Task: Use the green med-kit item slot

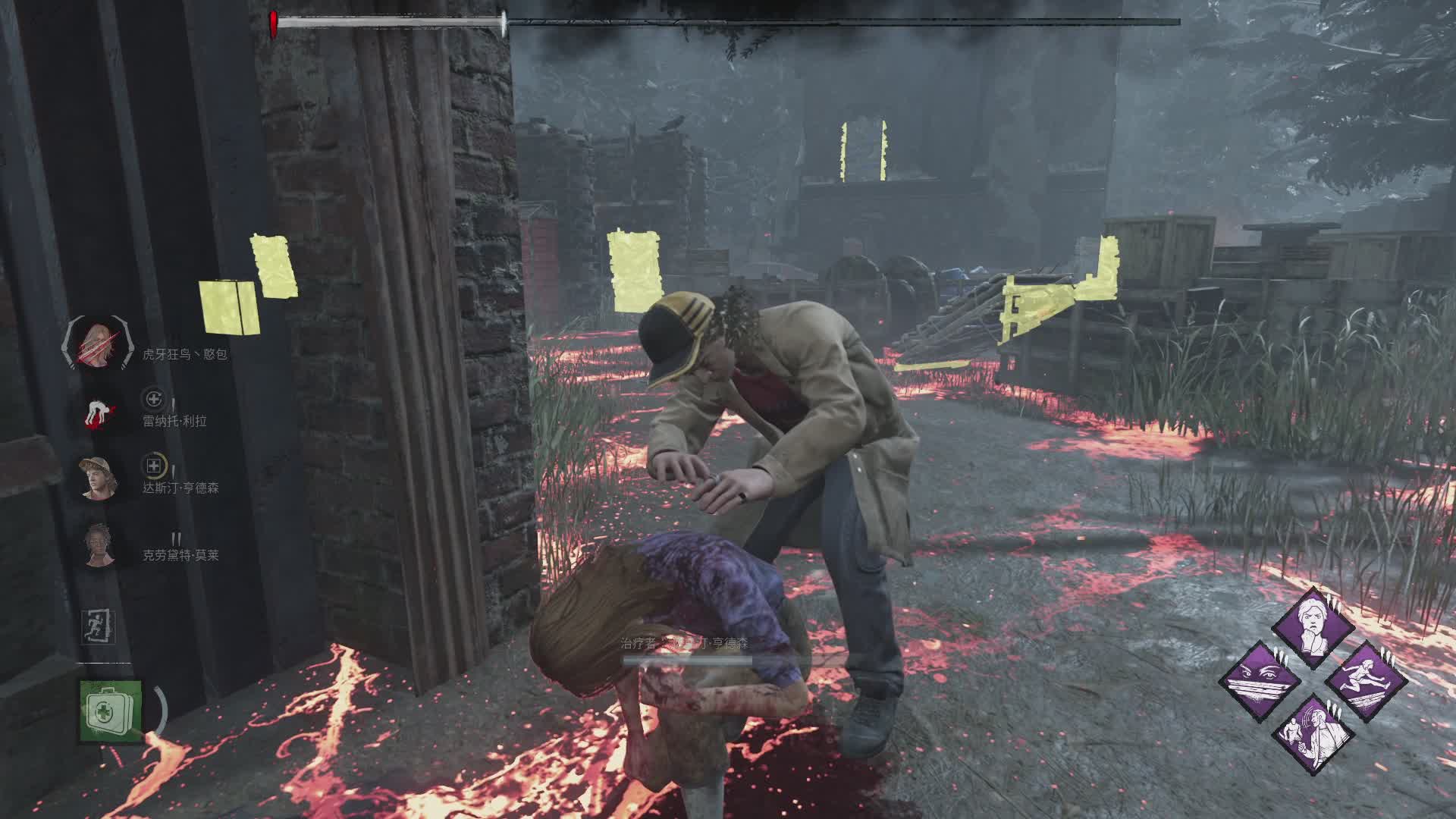Action: coord(111,711)
